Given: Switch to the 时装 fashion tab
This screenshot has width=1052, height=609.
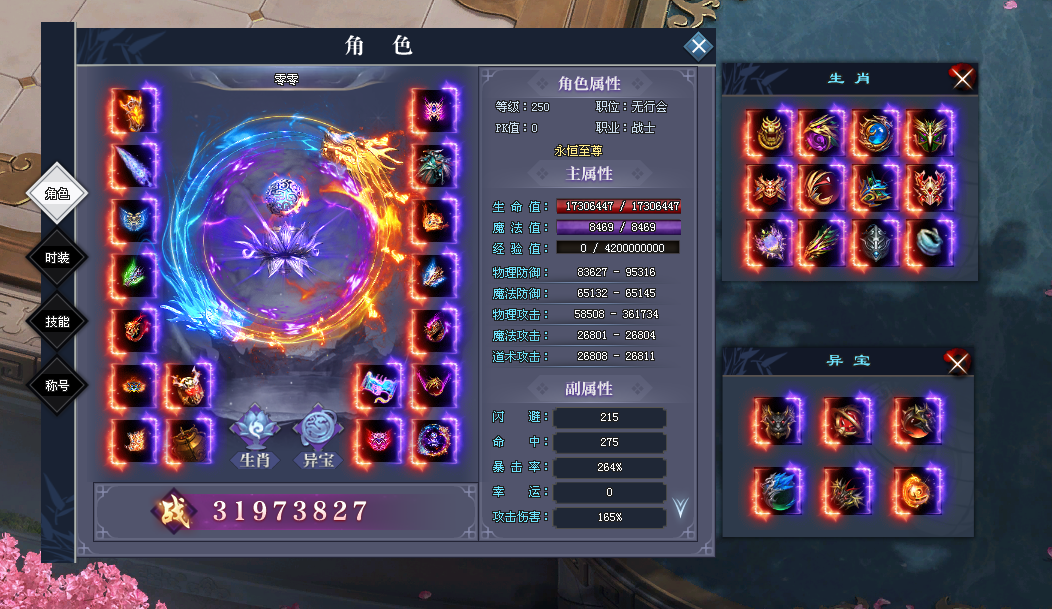Looking at the screenshot, I should (x=58, y=257).
